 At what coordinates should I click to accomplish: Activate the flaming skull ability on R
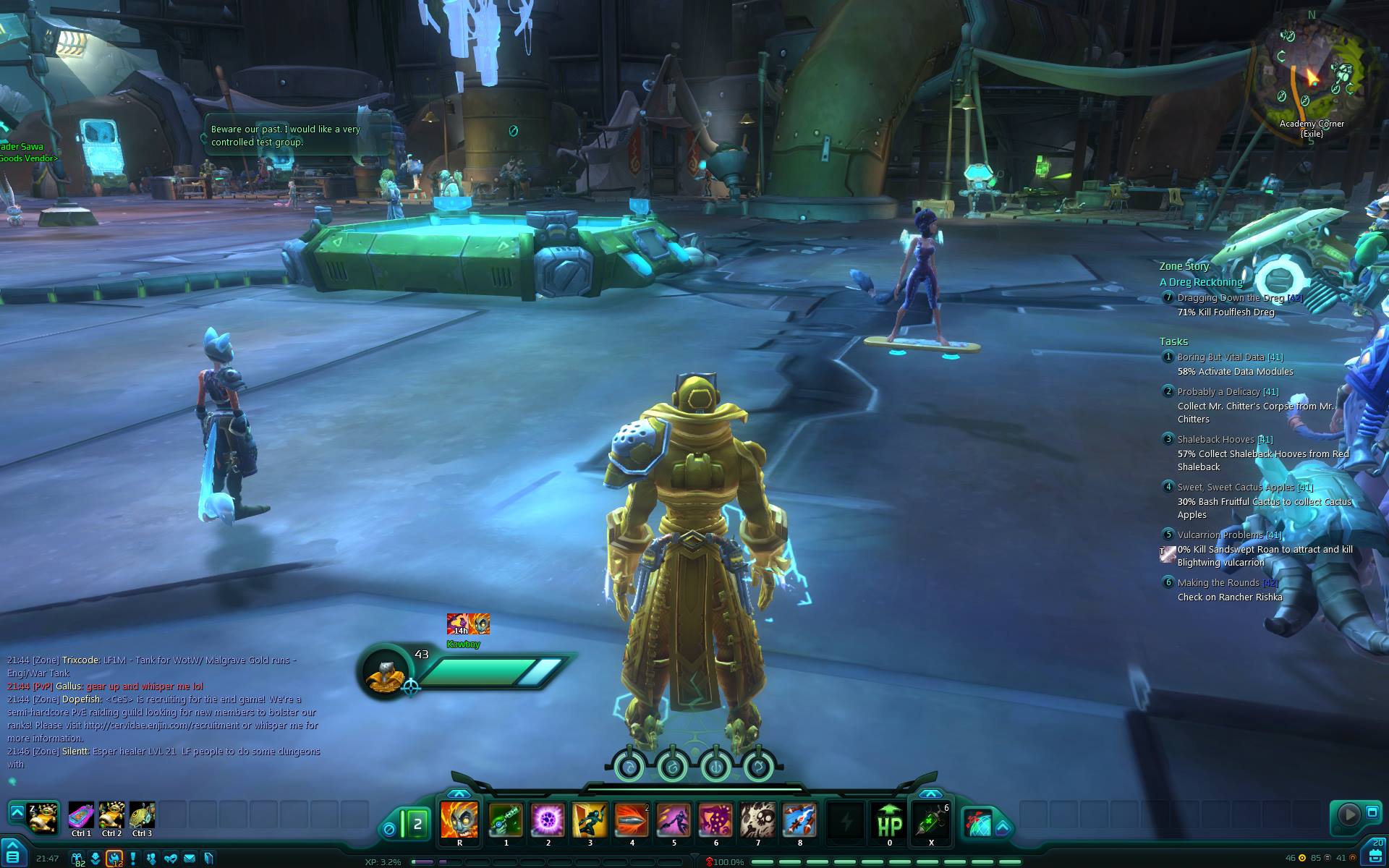tap(459, 820)
